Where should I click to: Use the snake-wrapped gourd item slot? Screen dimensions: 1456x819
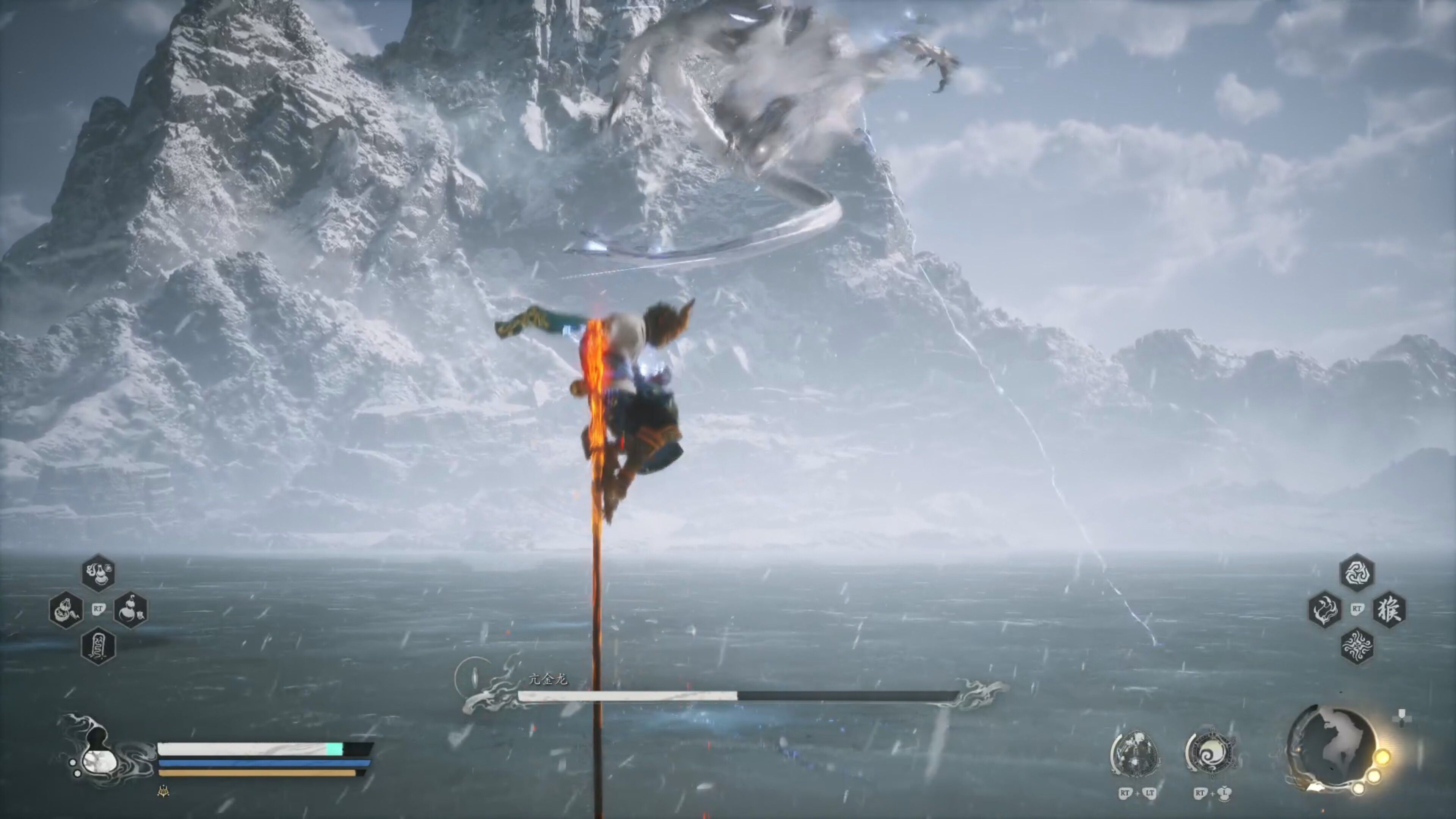click(67, 610)
